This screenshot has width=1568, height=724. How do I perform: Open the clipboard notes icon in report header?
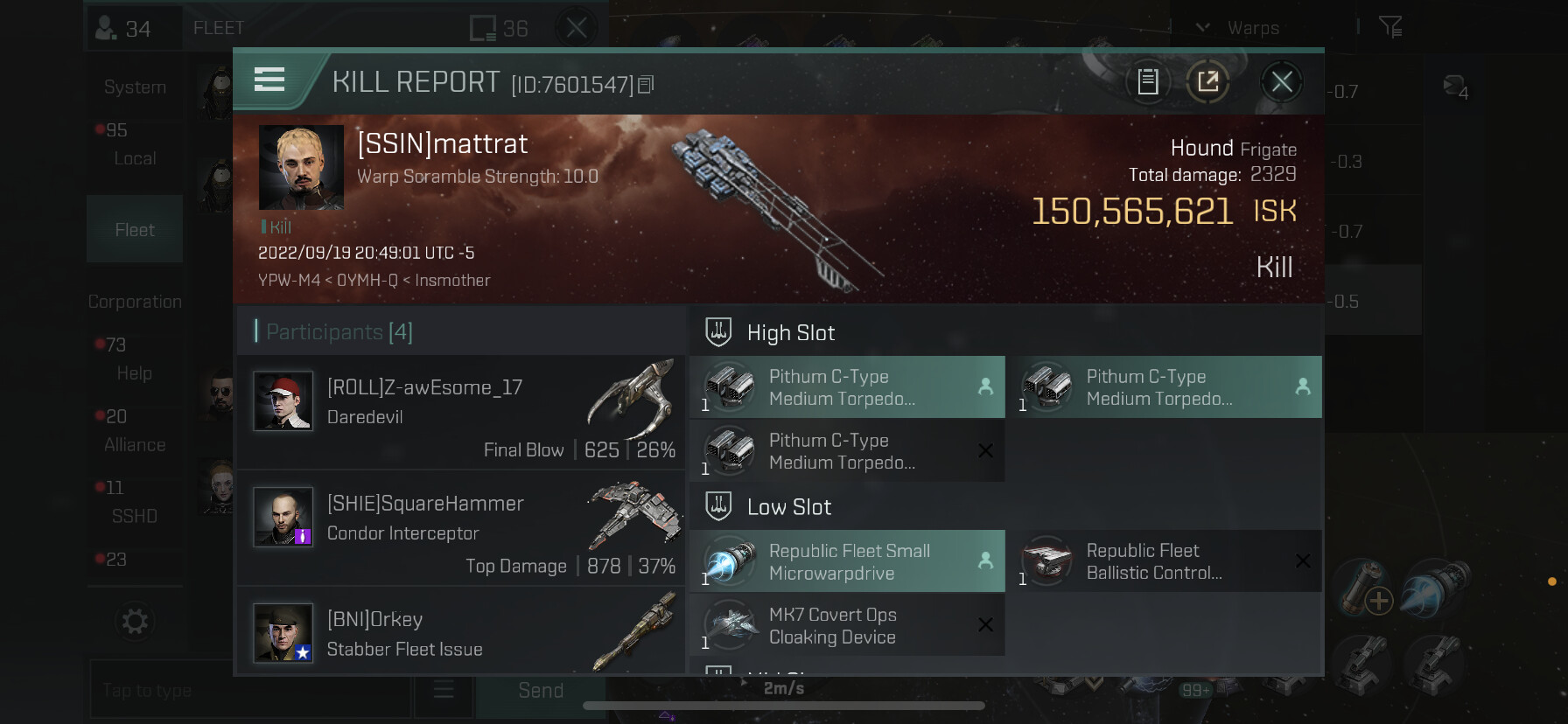1148,82
